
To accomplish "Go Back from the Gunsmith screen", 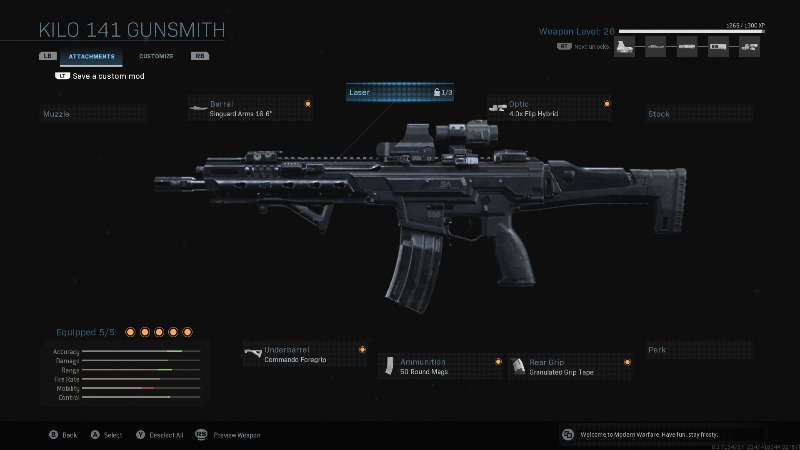I will tap(63, 435).
